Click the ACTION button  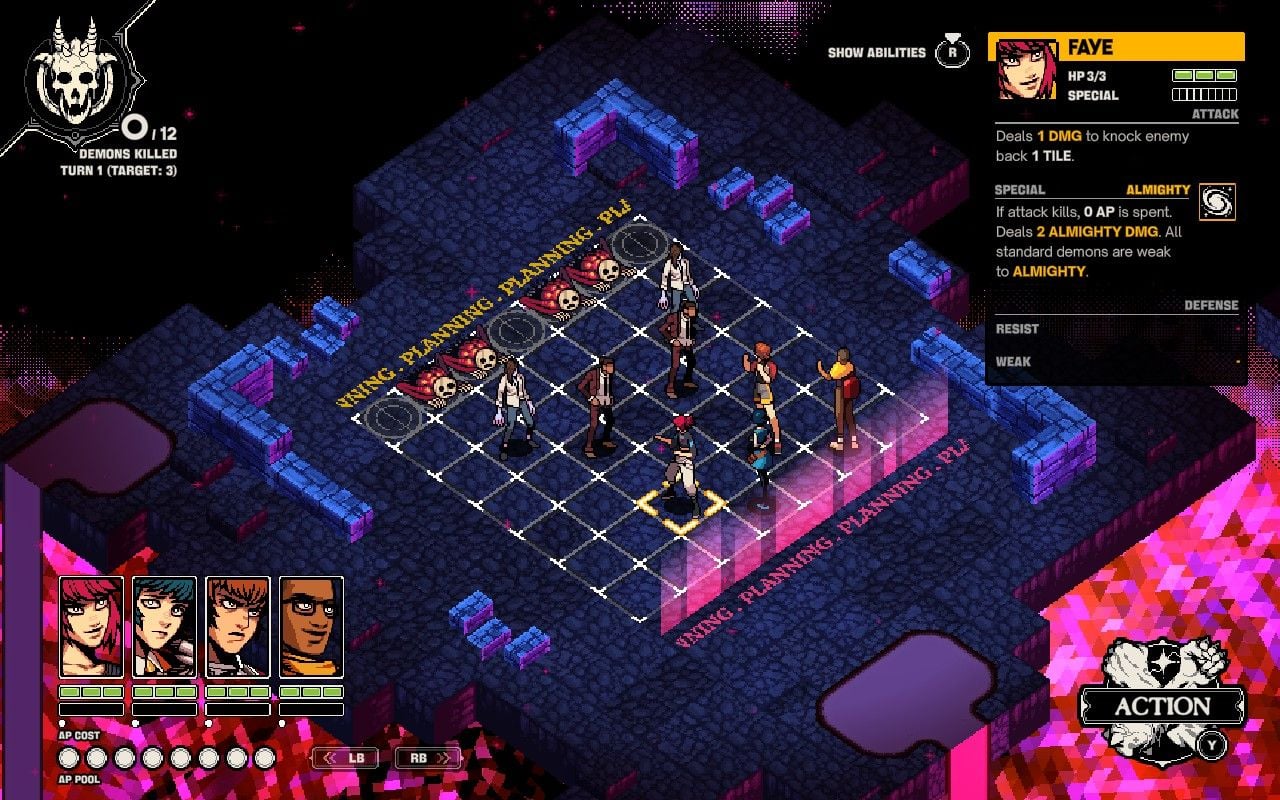pos(1162,706)
